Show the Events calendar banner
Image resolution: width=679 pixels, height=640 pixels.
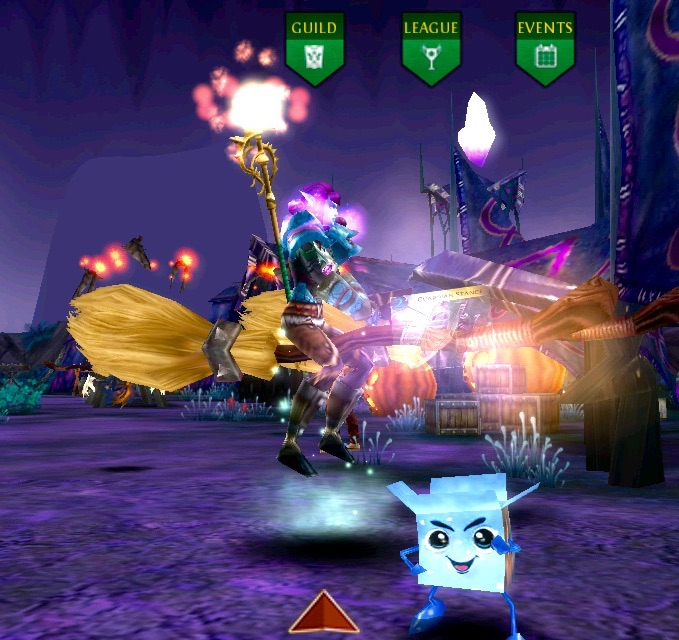click(545, 45)
